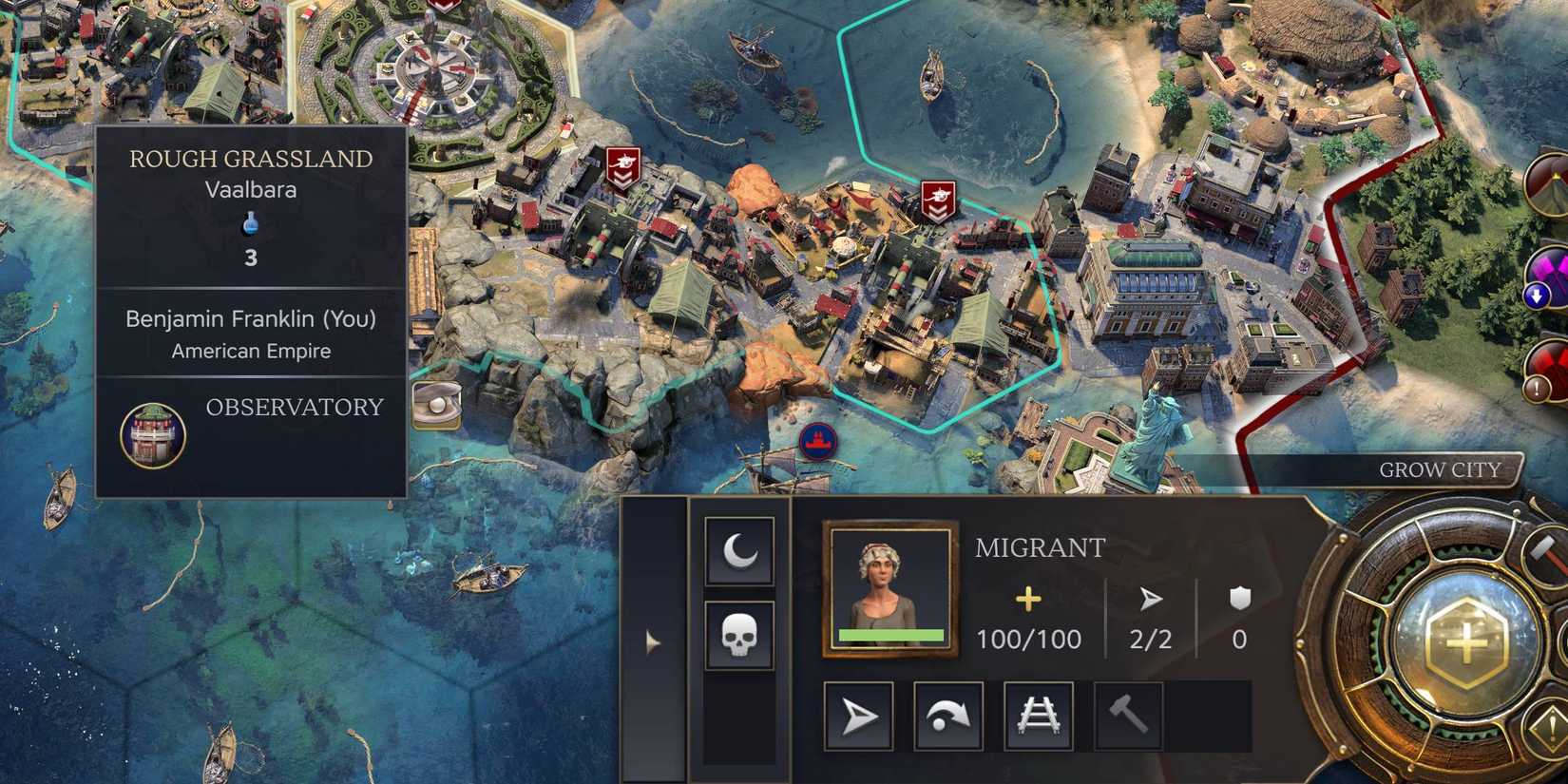Image resolution: width=1568 pixels, height=784 pixels.
Task: Click the hammer improvement action icon
Action: (1129, 715)
